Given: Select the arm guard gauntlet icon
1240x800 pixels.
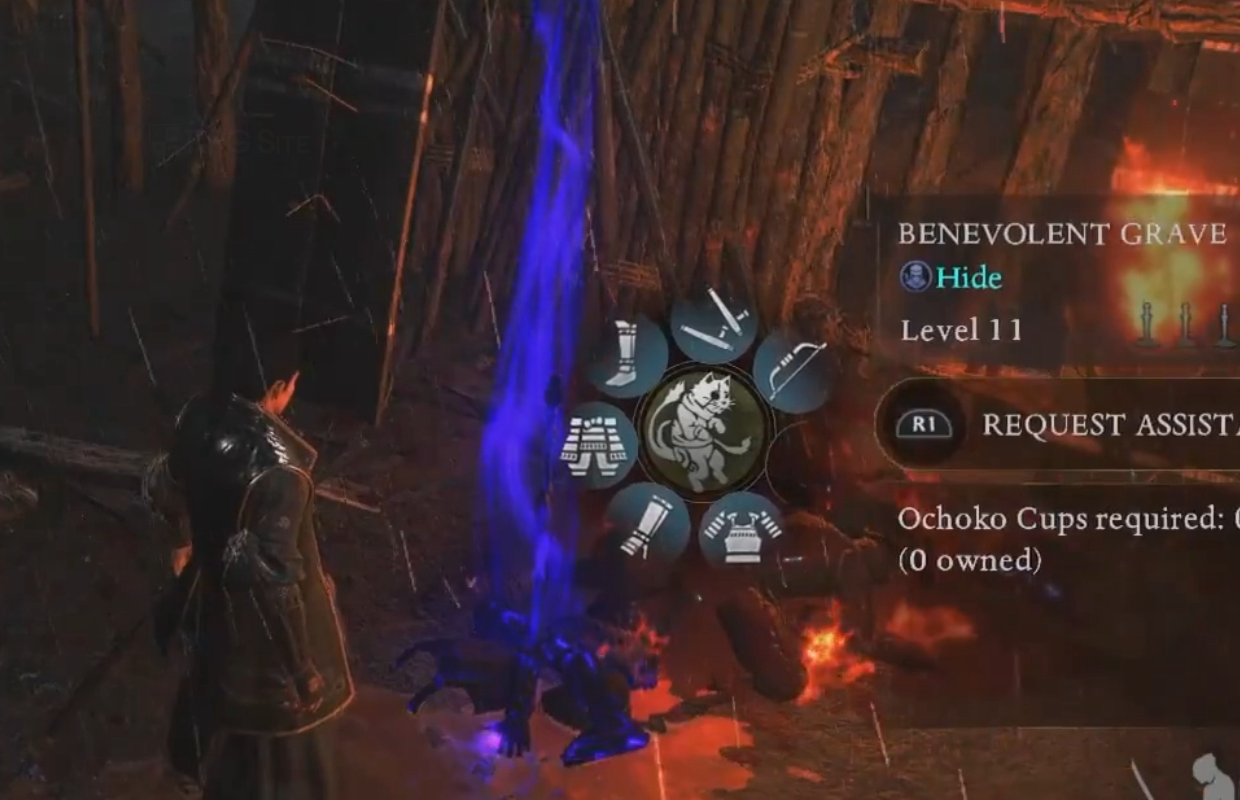Looking at the screenshot, I should point(646,521).
